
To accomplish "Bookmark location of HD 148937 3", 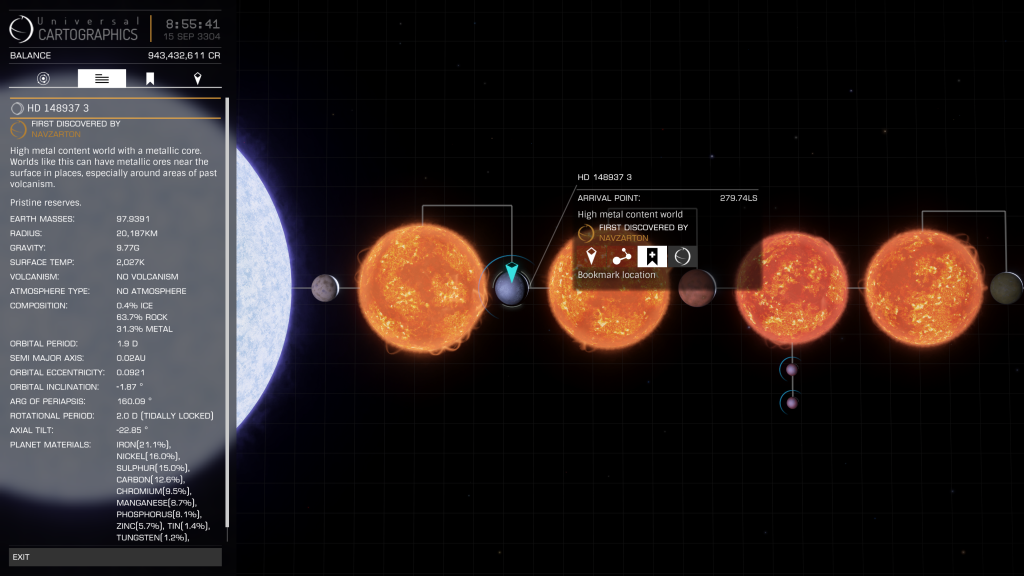I will 652,257.
